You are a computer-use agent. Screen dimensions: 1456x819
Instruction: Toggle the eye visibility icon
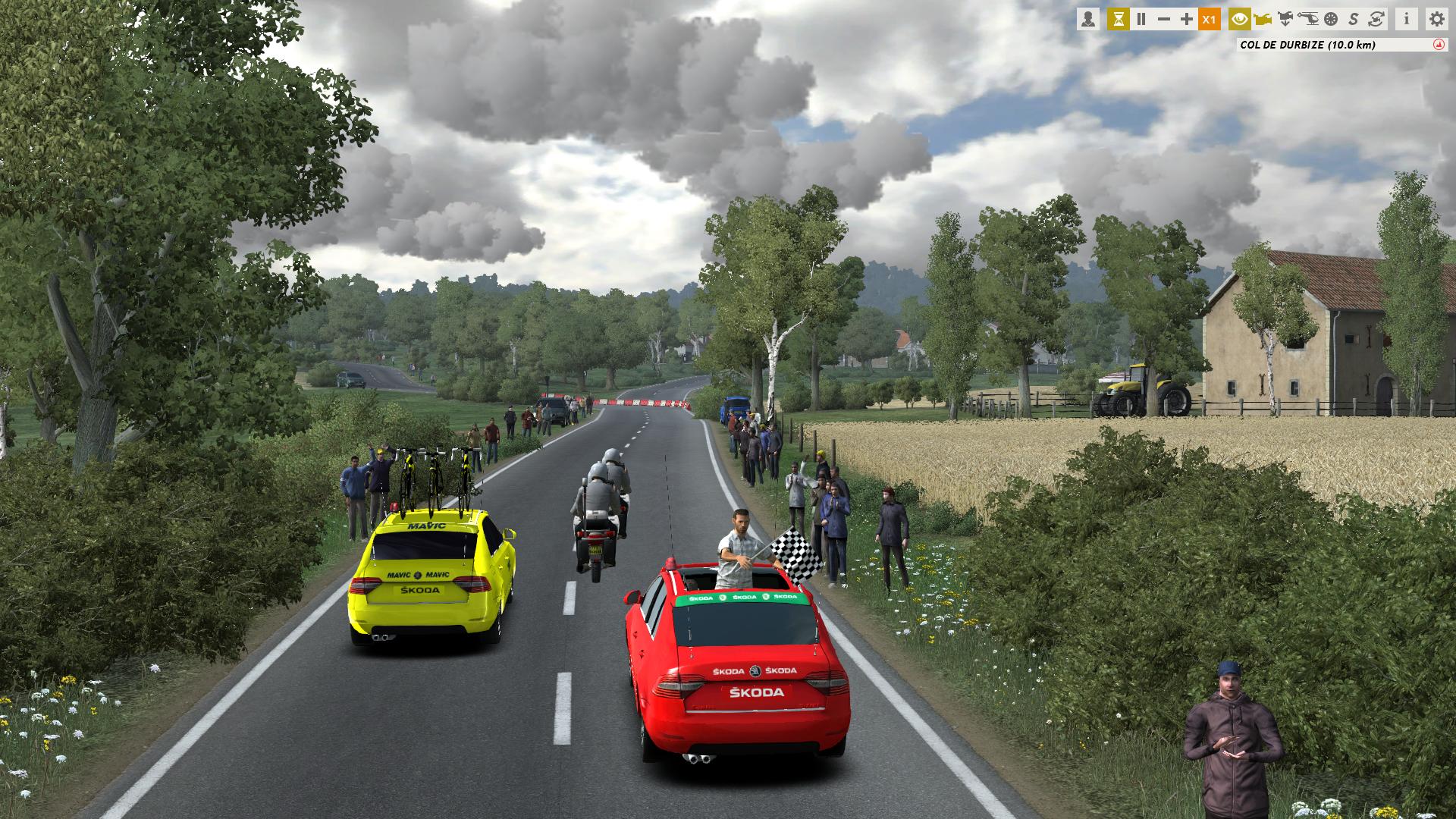point(1240,20)
